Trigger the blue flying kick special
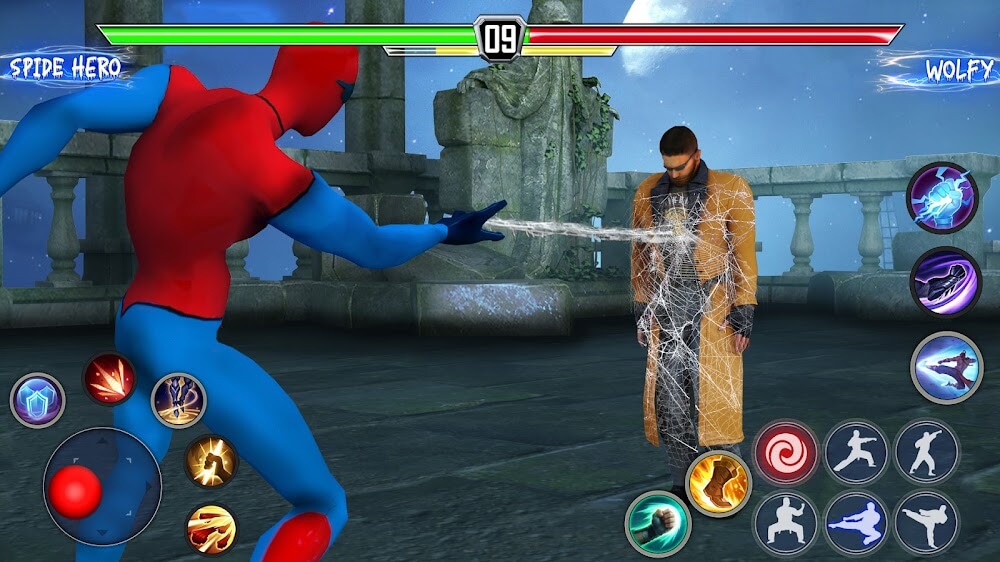Viewport: 1000px width, 562px height. tap(946, 368)
